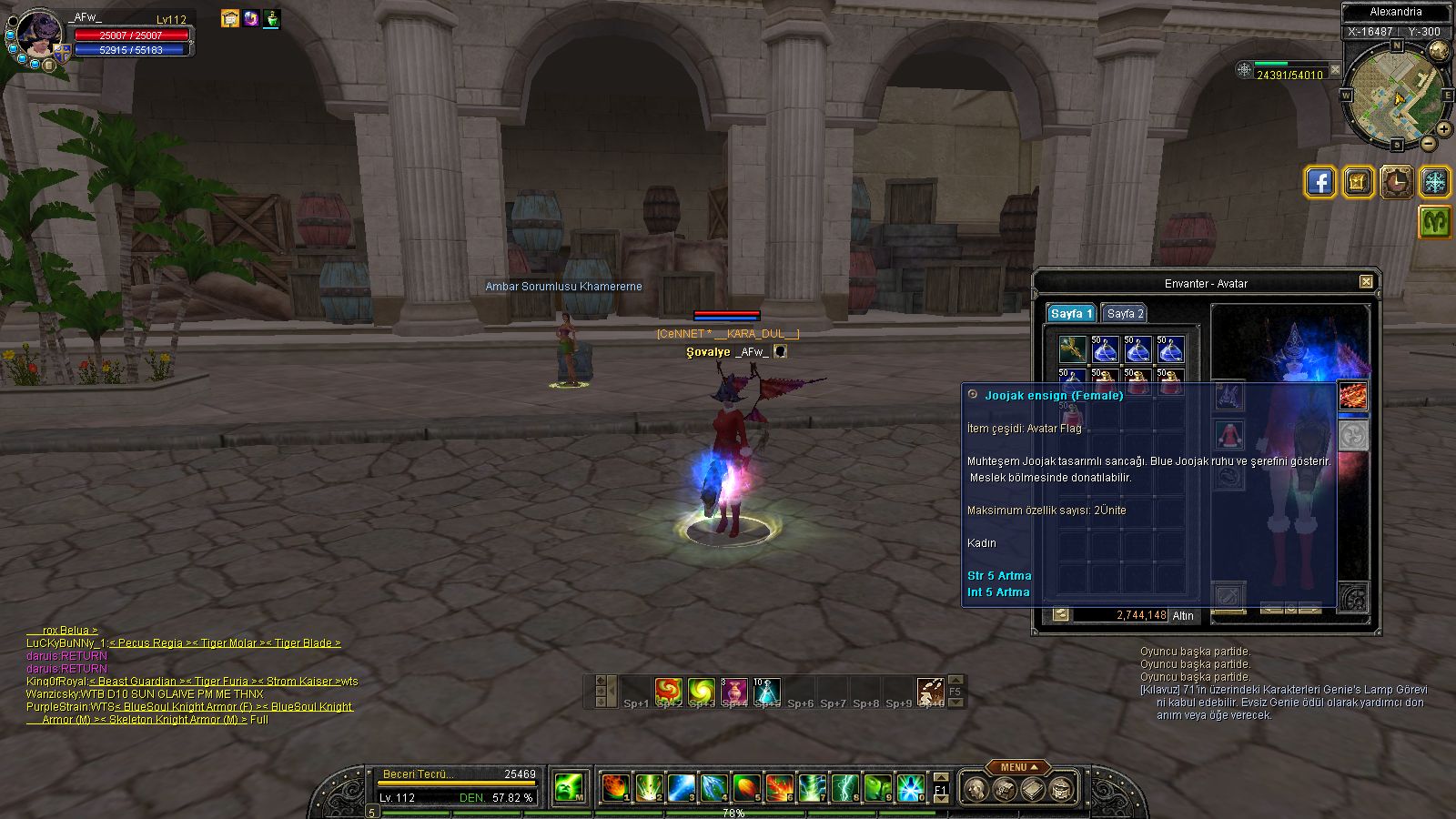The height and width of the screenshot is (819, 1456).
Task: Zoom out the minimap with minus button
Action: pyautogui.click(x=1429, y=143)
